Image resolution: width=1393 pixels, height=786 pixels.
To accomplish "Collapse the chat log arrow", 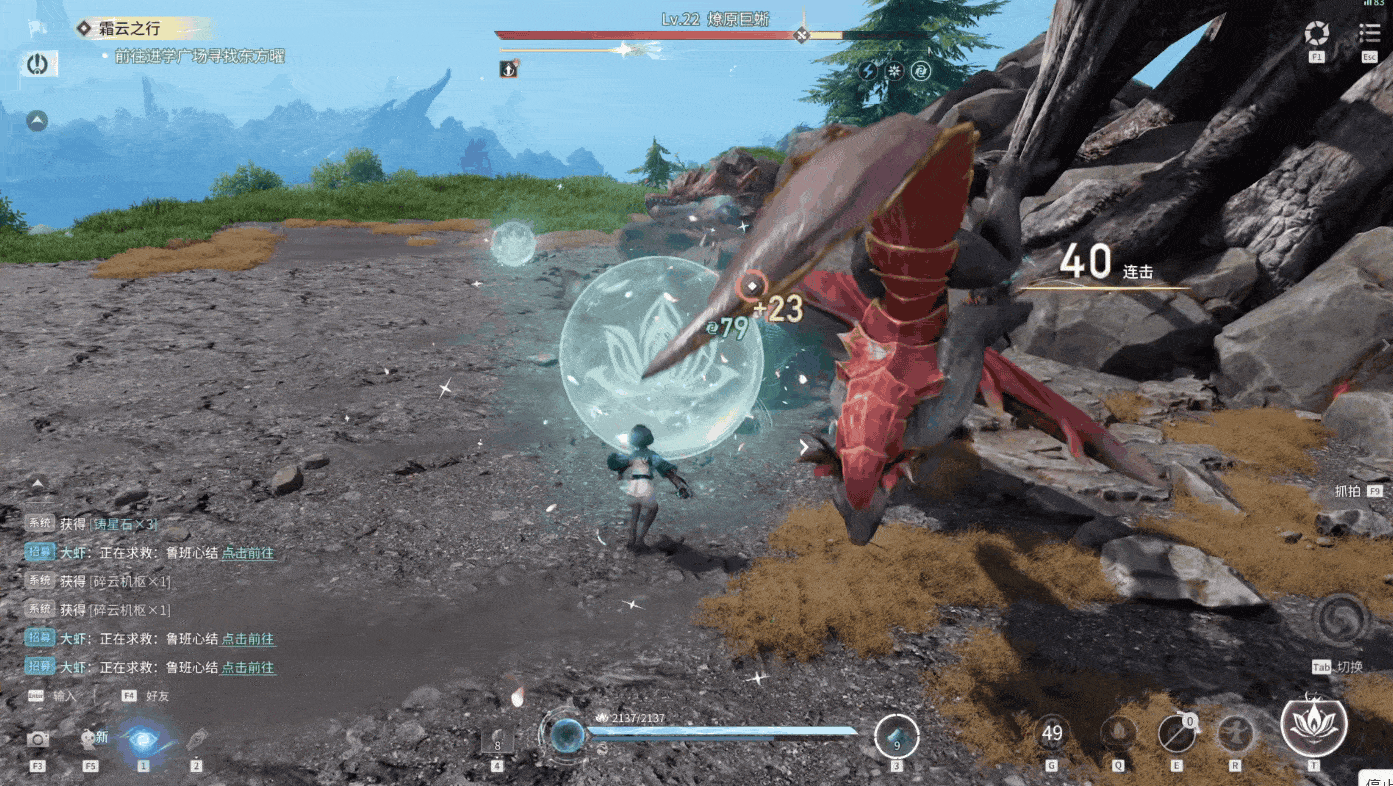I will click(x=38, y=484).
